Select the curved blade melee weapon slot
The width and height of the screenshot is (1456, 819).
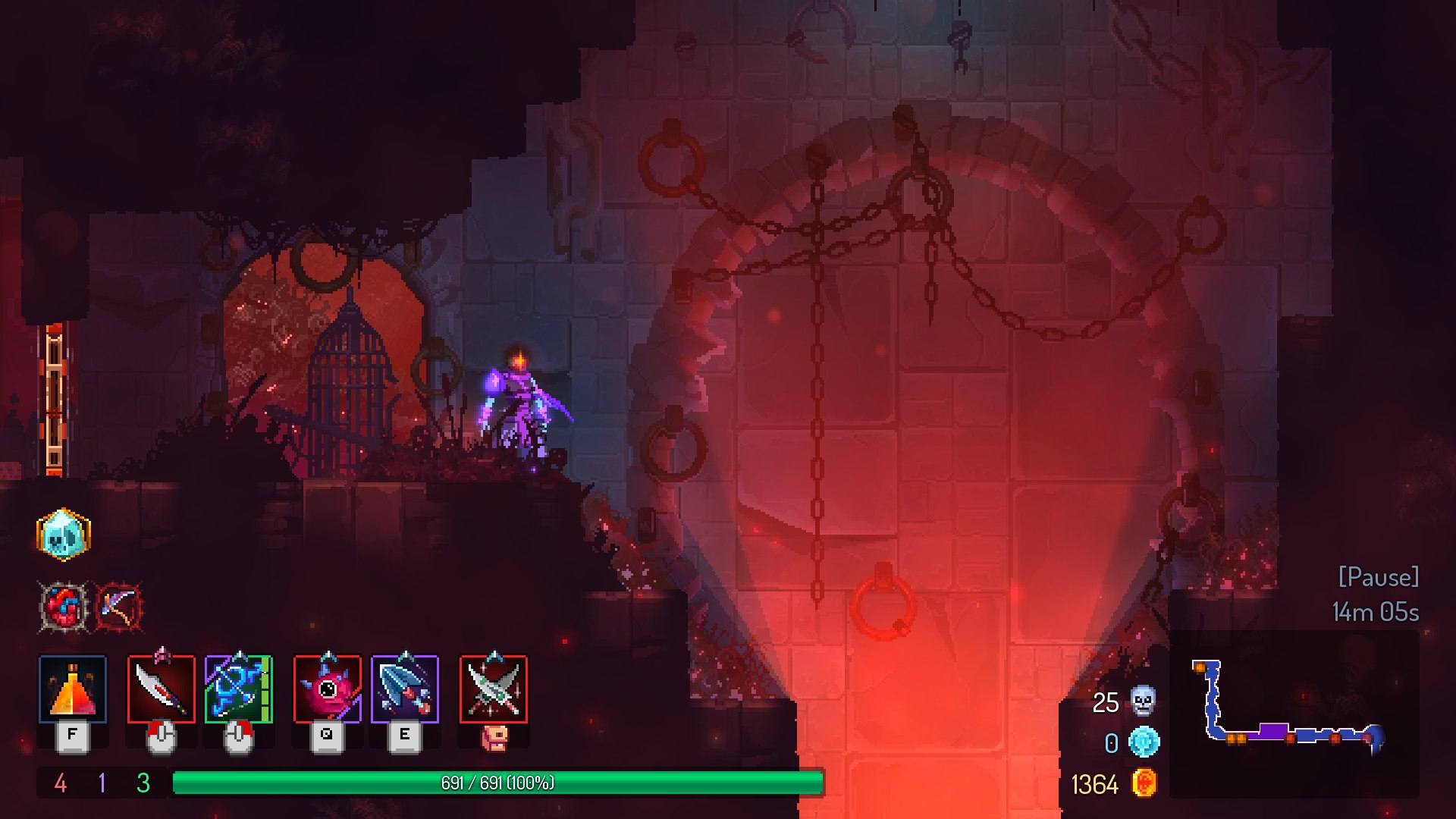[162, 689]
